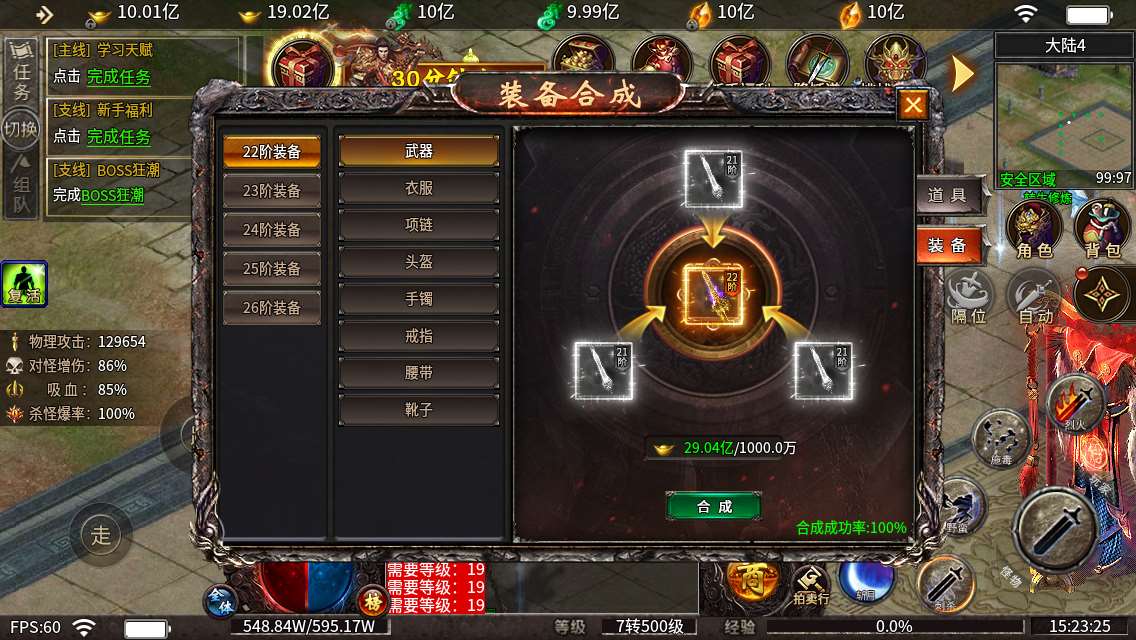1136x640 pixels.
Task: Switch to the 道具 side tab
Action: tap(947, 196)
